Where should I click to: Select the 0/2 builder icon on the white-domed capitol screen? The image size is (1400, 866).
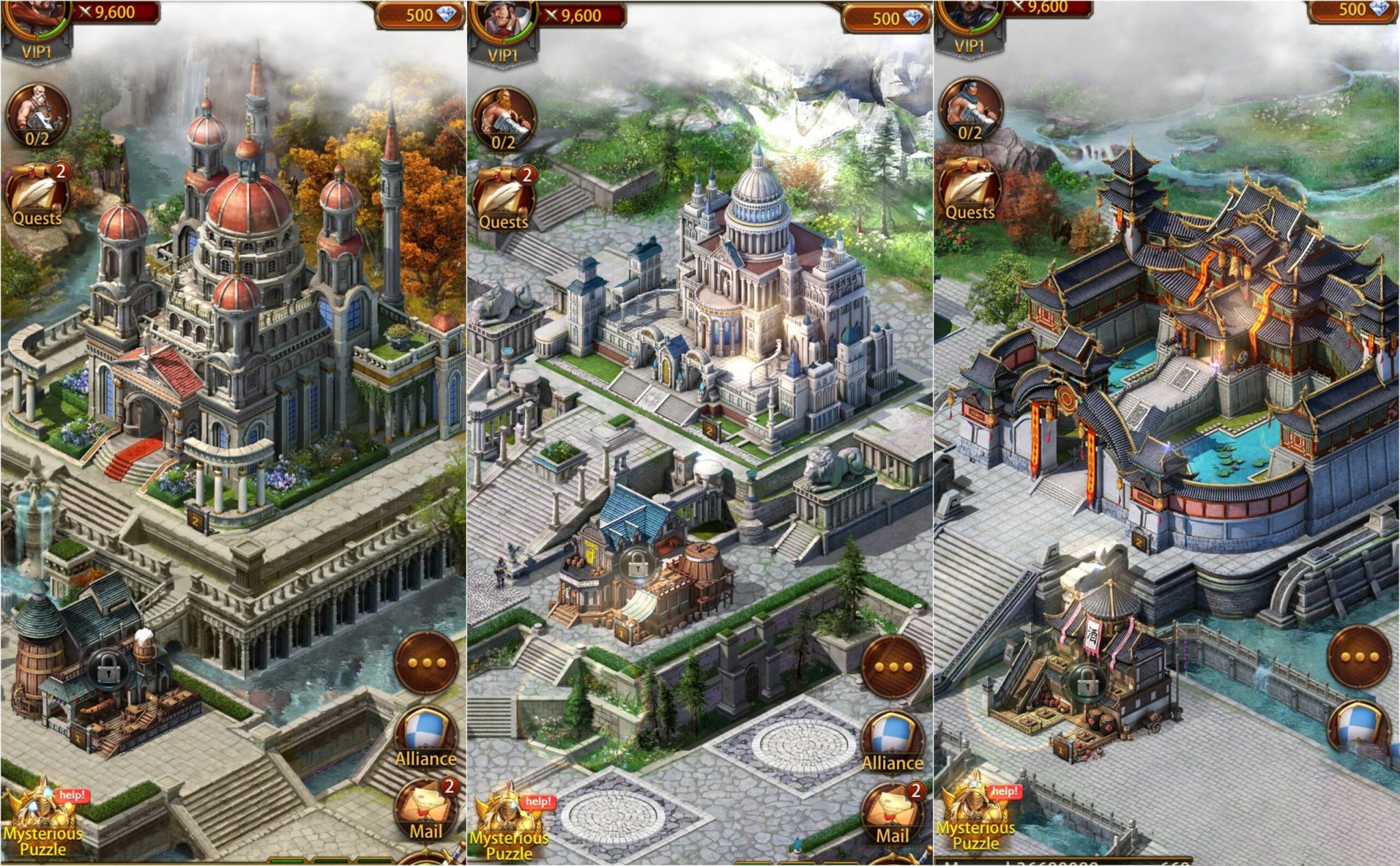pyautogui.click(x=504, y=120)
